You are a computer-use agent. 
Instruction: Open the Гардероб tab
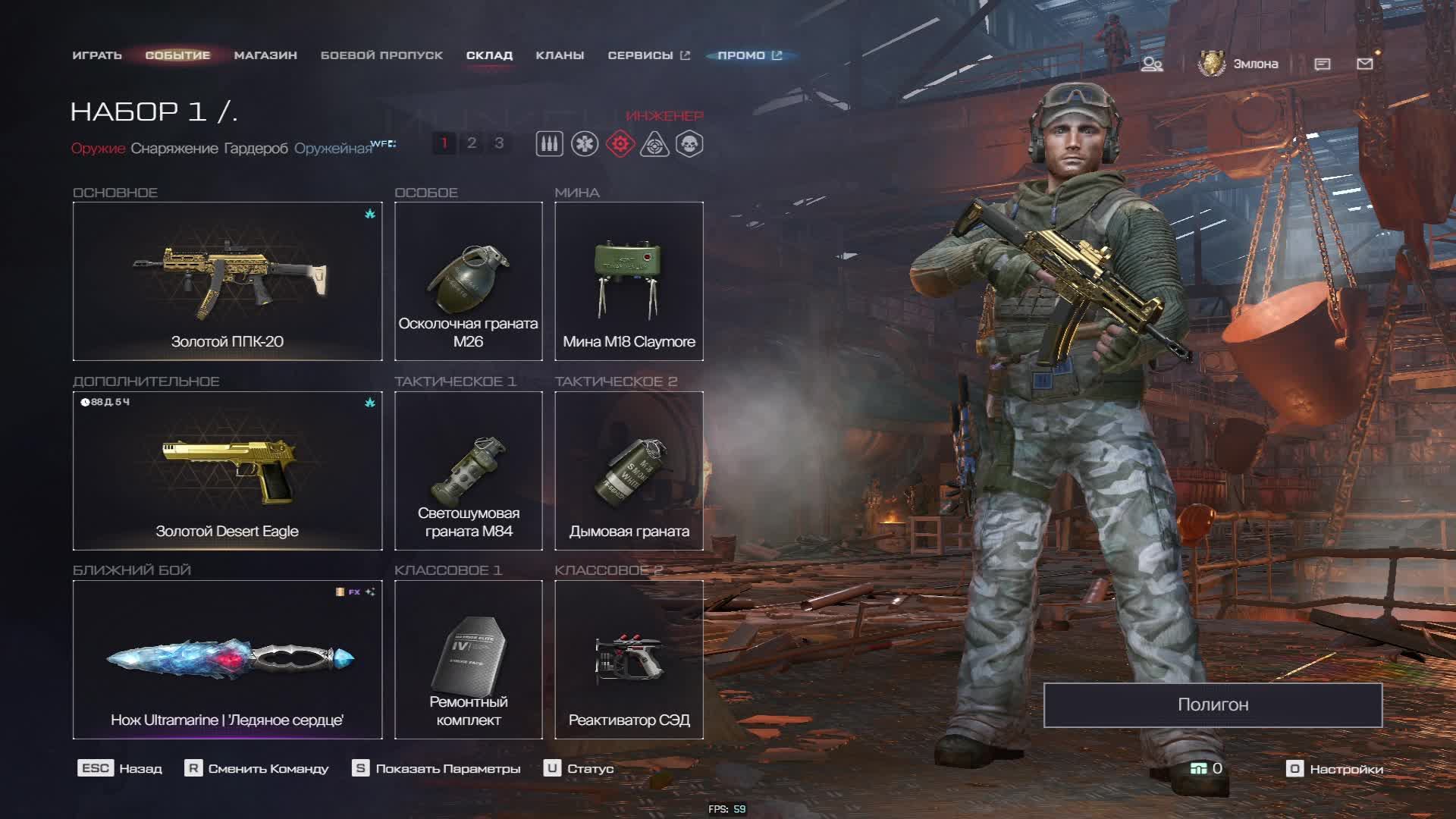pos(256,149)
